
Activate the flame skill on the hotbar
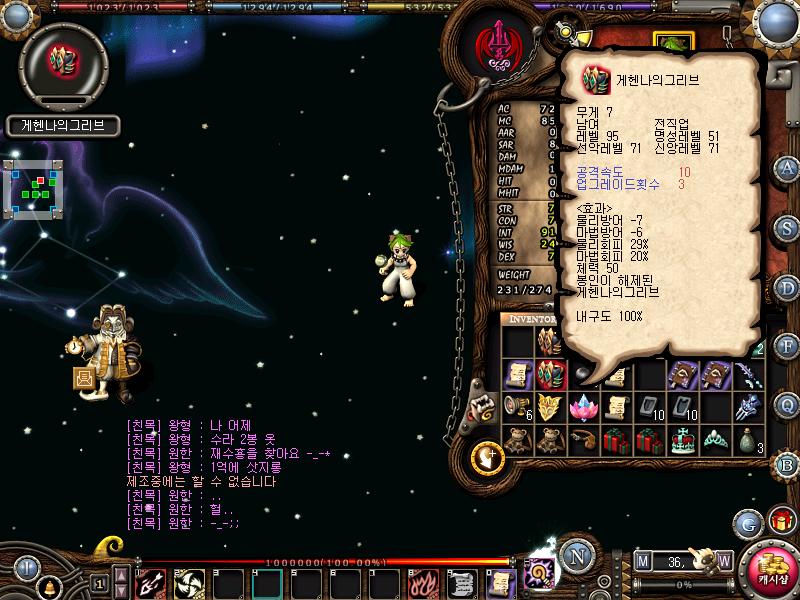coord(423,581)
